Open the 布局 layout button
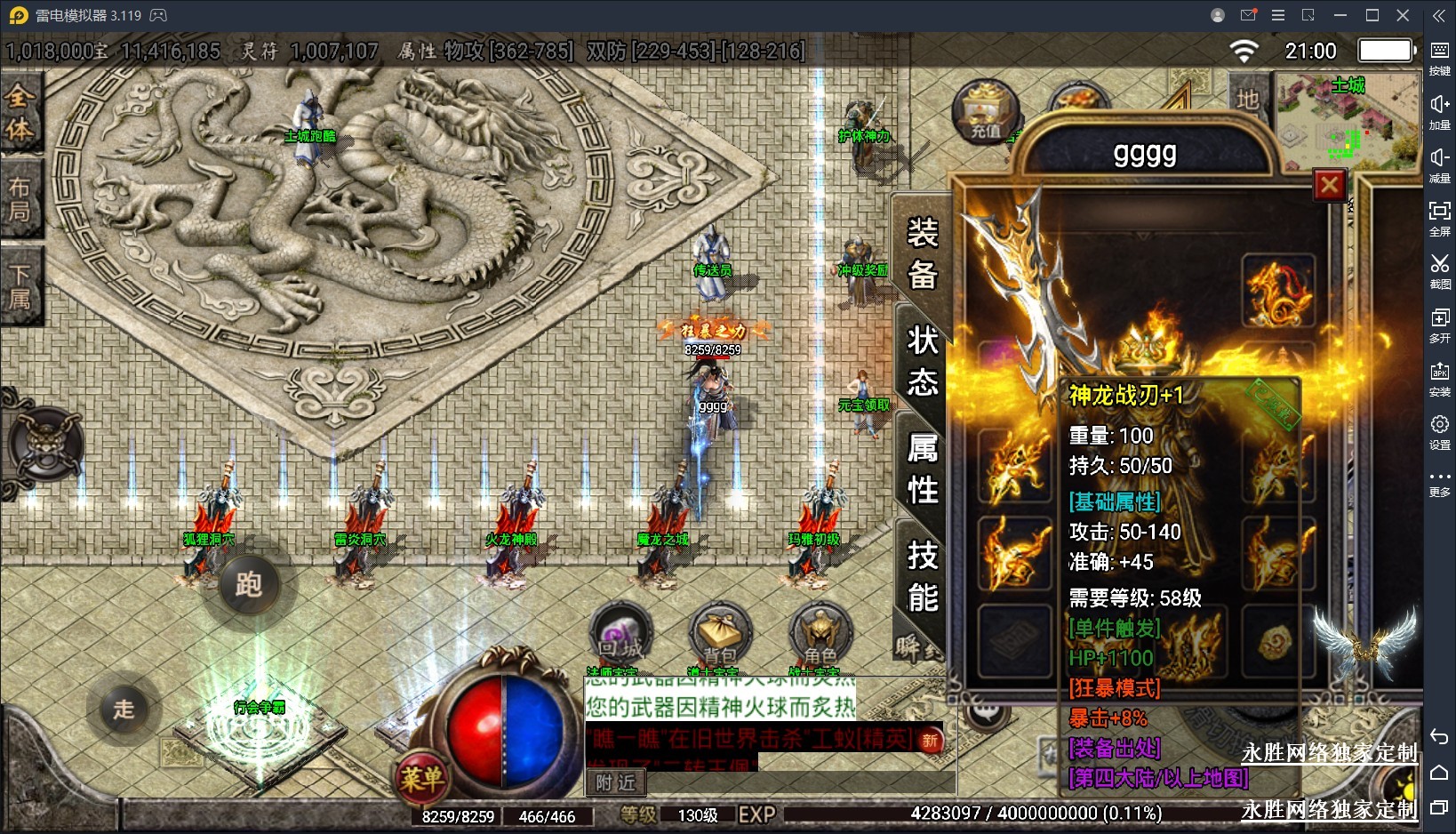This screenshot has width=1456, height=834. click(20, 199)
